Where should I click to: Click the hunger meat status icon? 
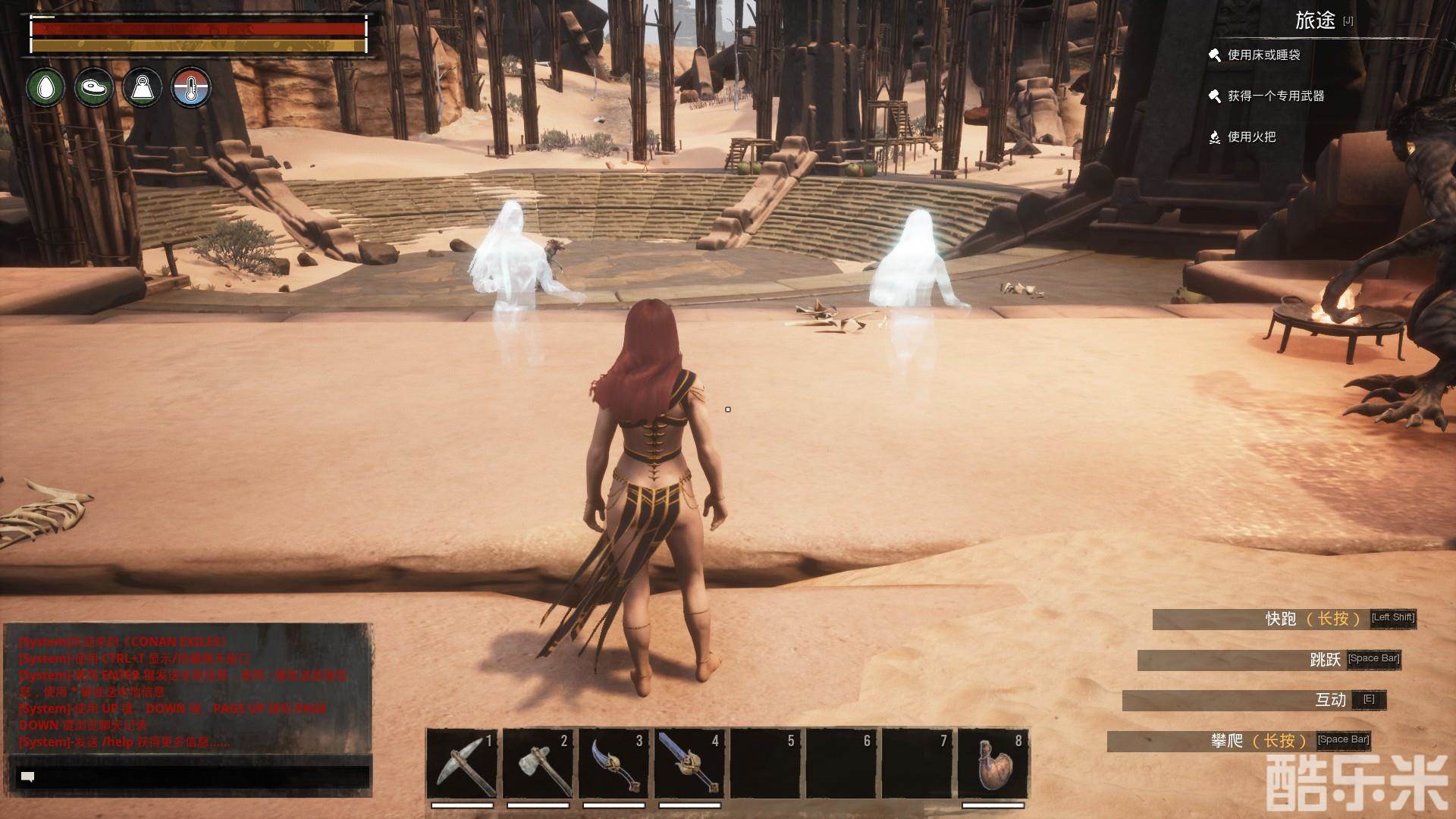click(94, 87)
